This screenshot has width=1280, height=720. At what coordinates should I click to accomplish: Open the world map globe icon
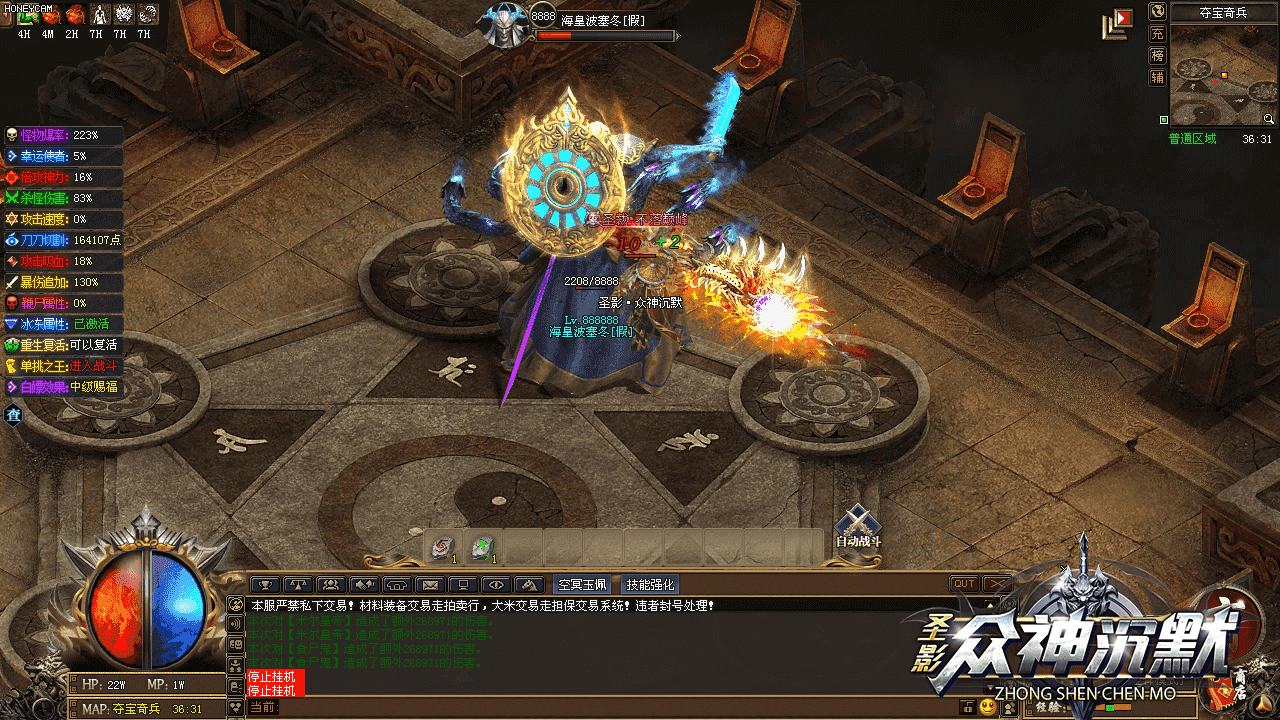pos(1157,11)
